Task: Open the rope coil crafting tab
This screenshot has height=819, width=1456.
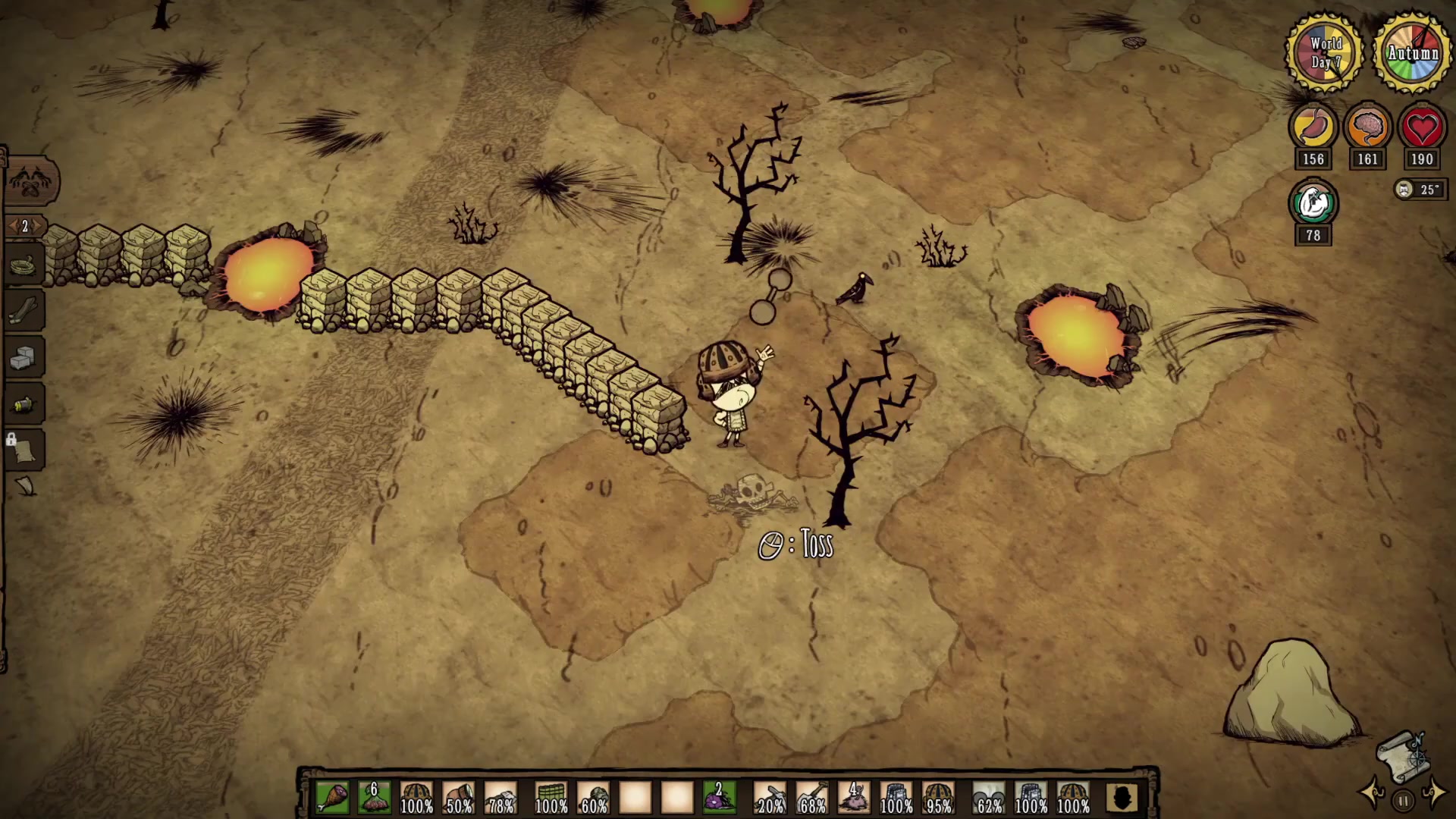Action: (x=24, y=266)
